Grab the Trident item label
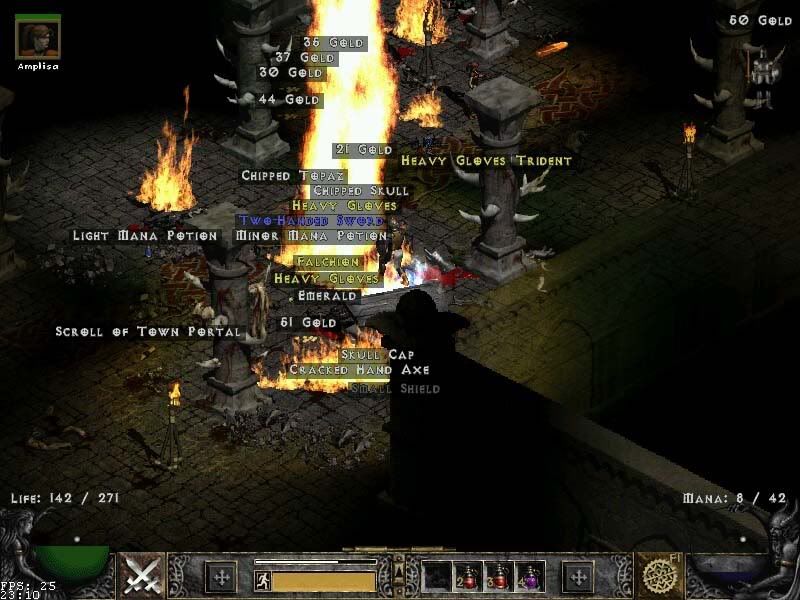The image size is (800, 600). (545, 161)
